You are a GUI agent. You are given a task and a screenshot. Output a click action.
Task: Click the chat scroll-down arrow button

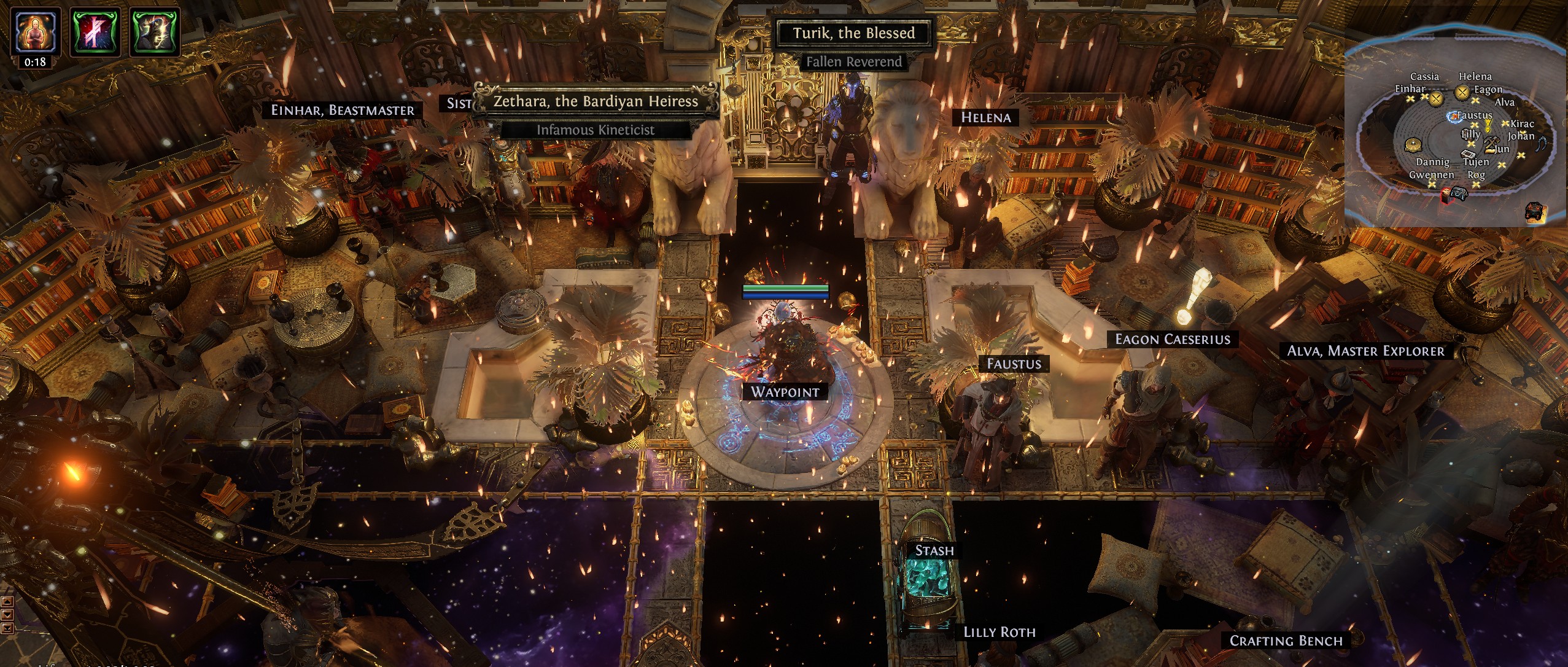[x=7, y=615]
